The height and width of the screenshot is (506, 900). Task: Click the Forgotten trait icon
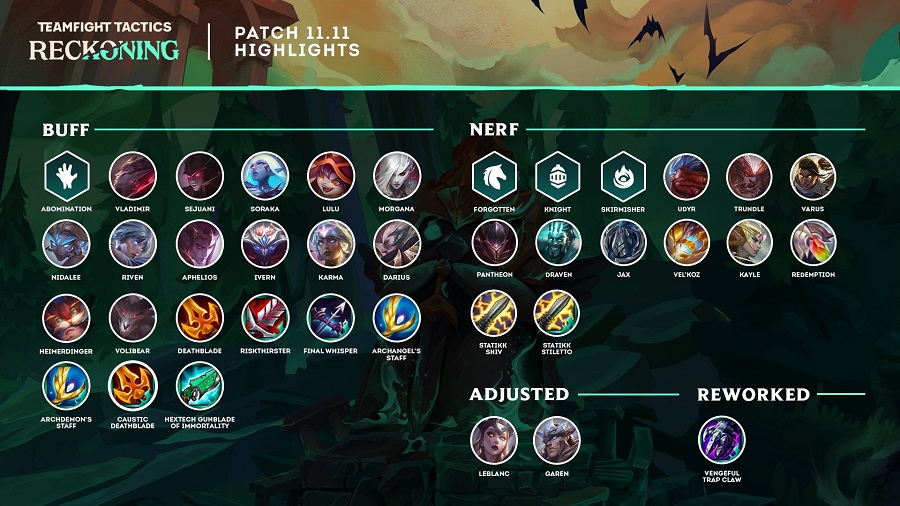click(494, 176)
